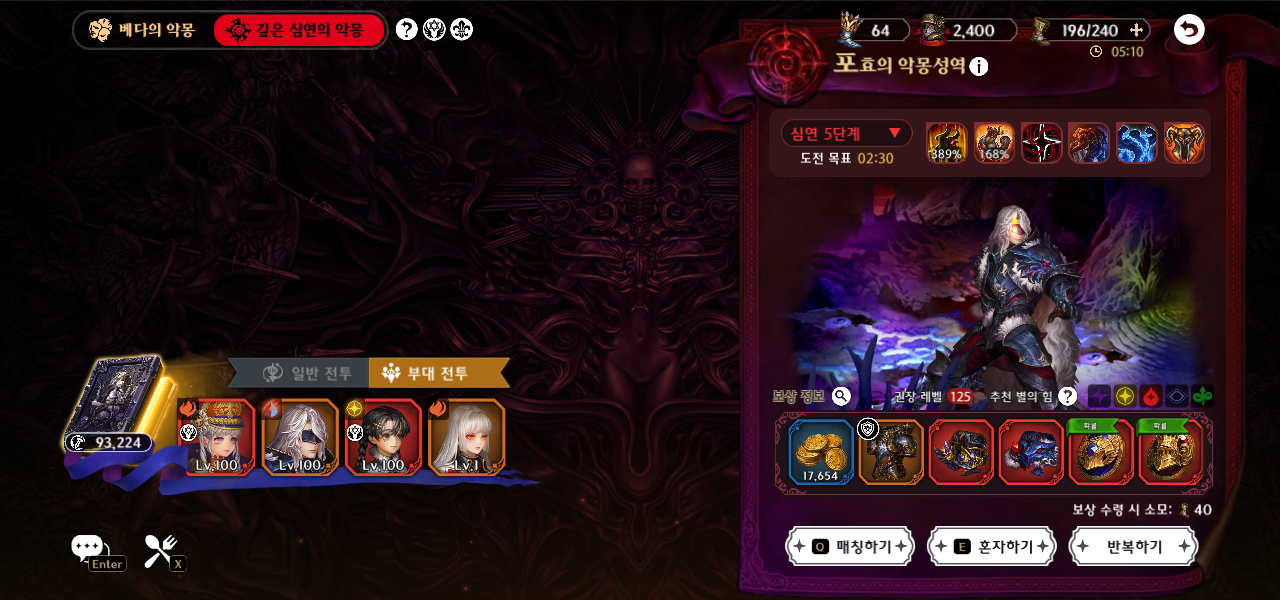
Task: Select the 깊은 심연의 악몽 tab
Action: point(299,30)
